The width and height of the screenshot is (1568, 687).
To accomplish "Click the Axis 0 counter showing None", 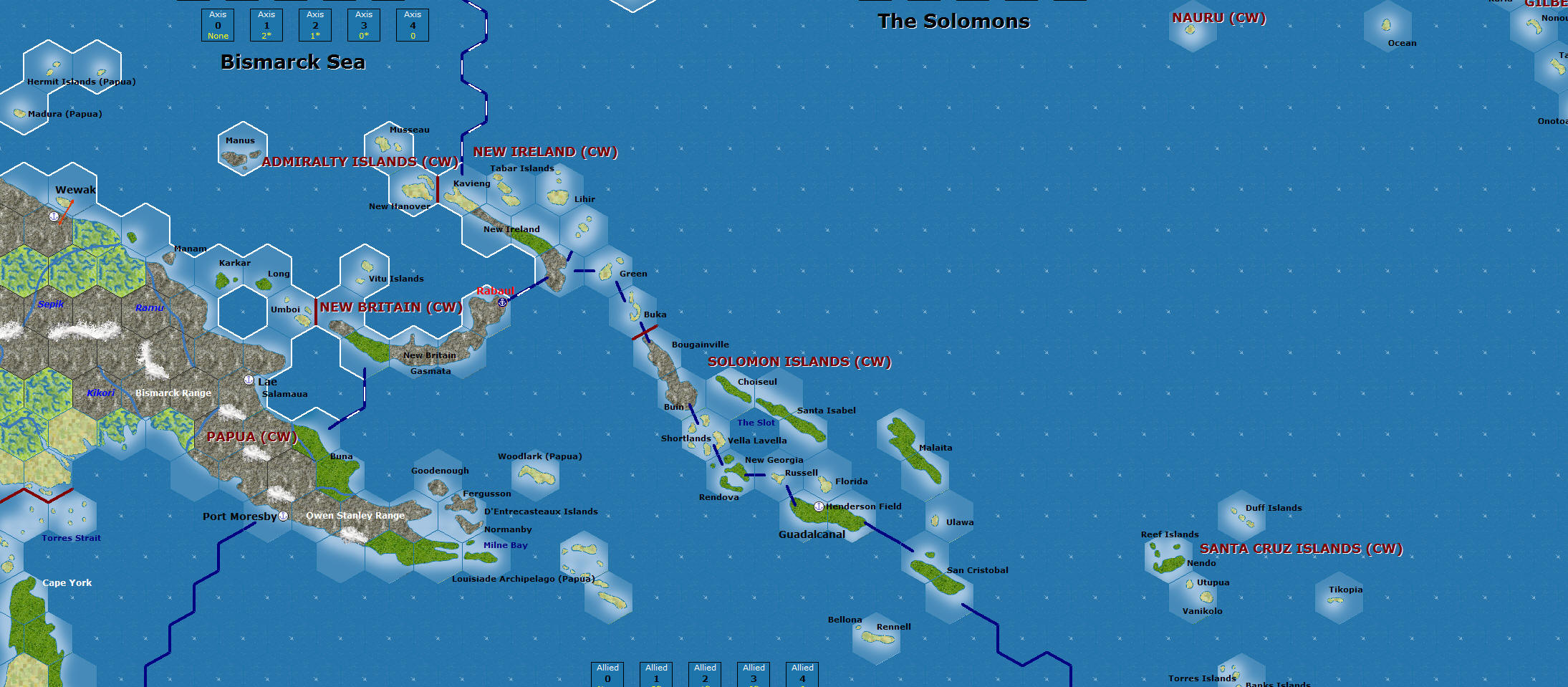I will tap(217, 25).
